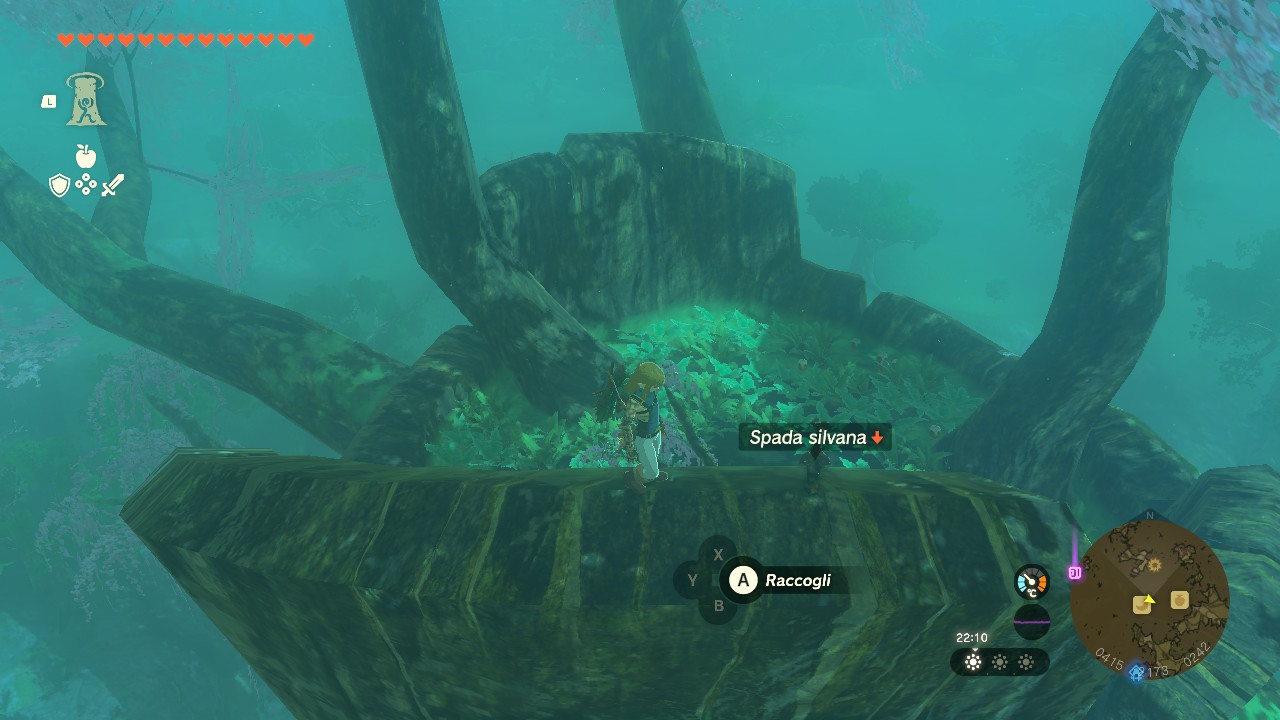Select the sun-shaped marker on the minimap
1280x720 pixels.
click(1155, 565)
